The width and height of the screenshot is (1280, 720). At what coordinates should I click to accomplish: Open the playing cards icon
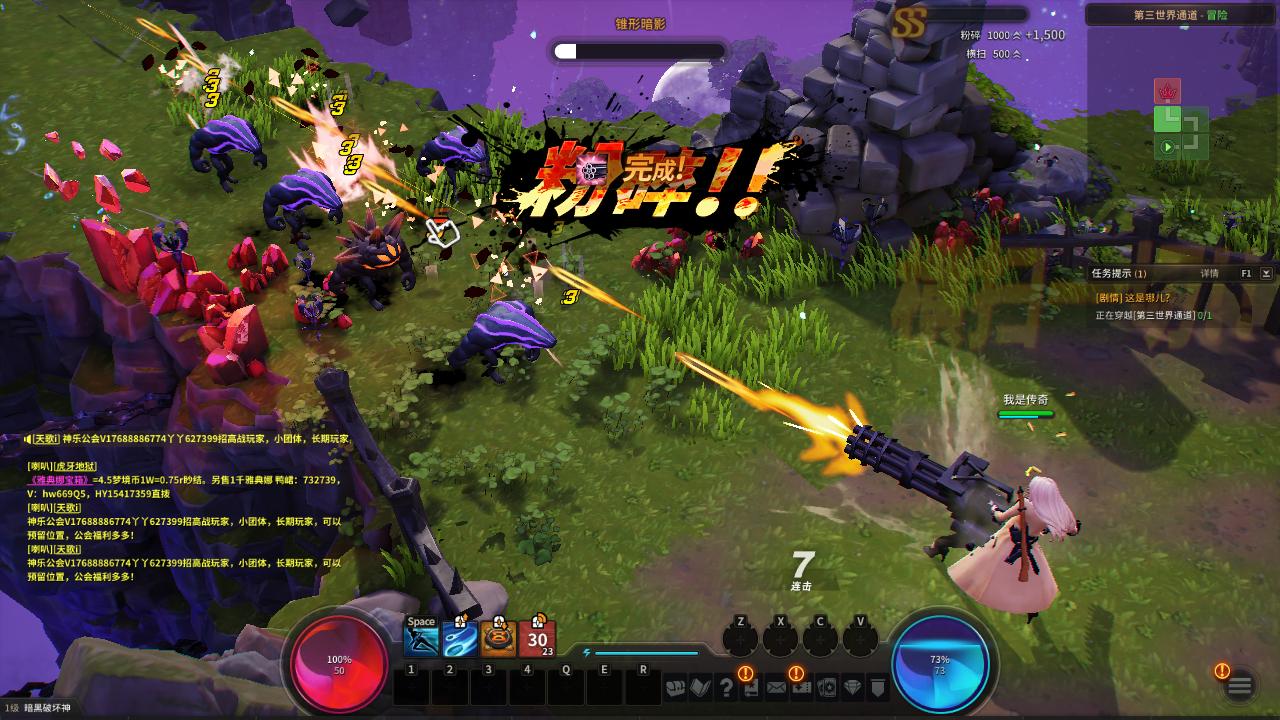tap(827, 688)
